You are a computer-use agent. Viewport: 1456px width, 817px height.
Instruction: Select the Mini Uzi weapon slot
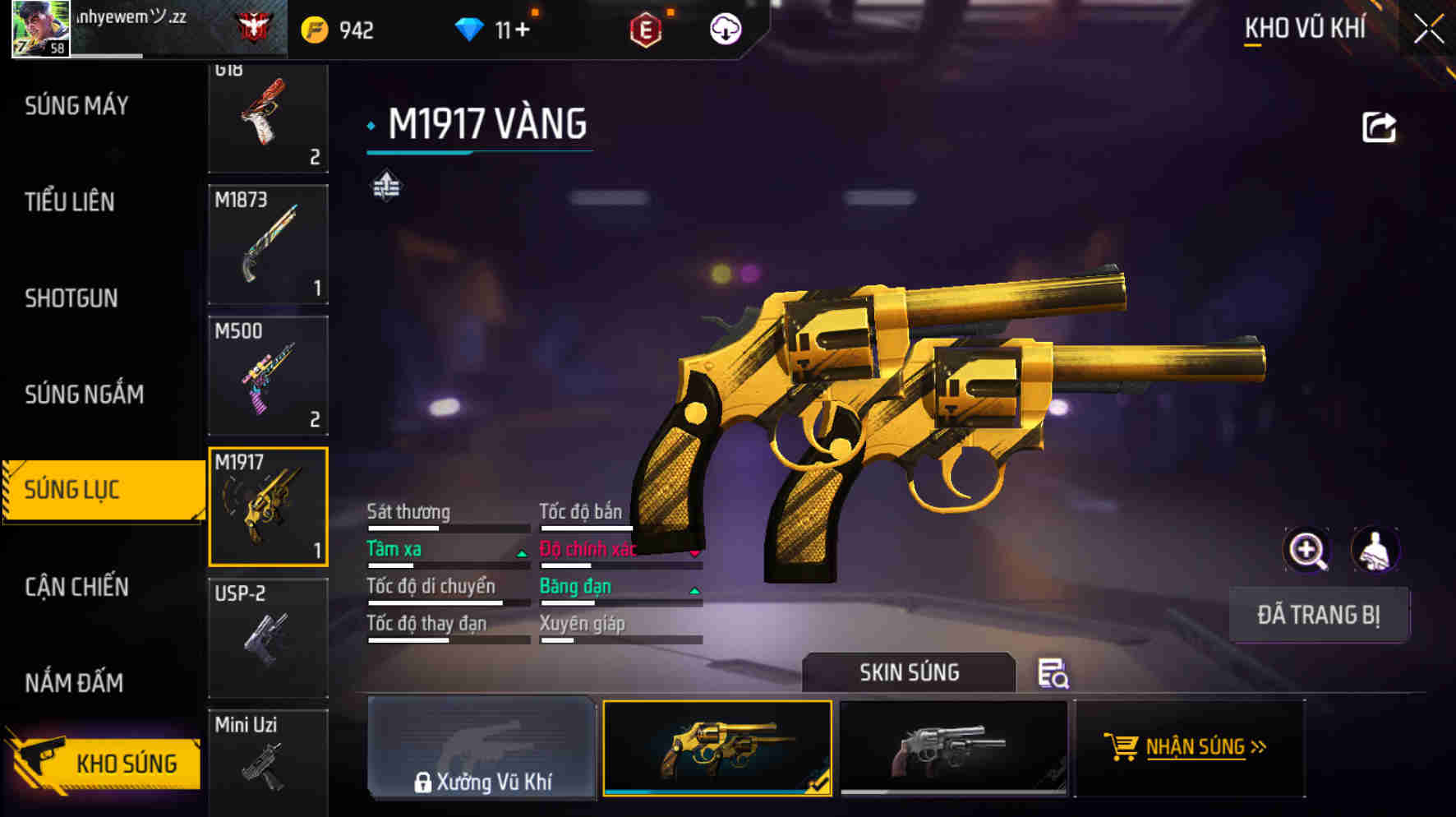pos(268,760)
